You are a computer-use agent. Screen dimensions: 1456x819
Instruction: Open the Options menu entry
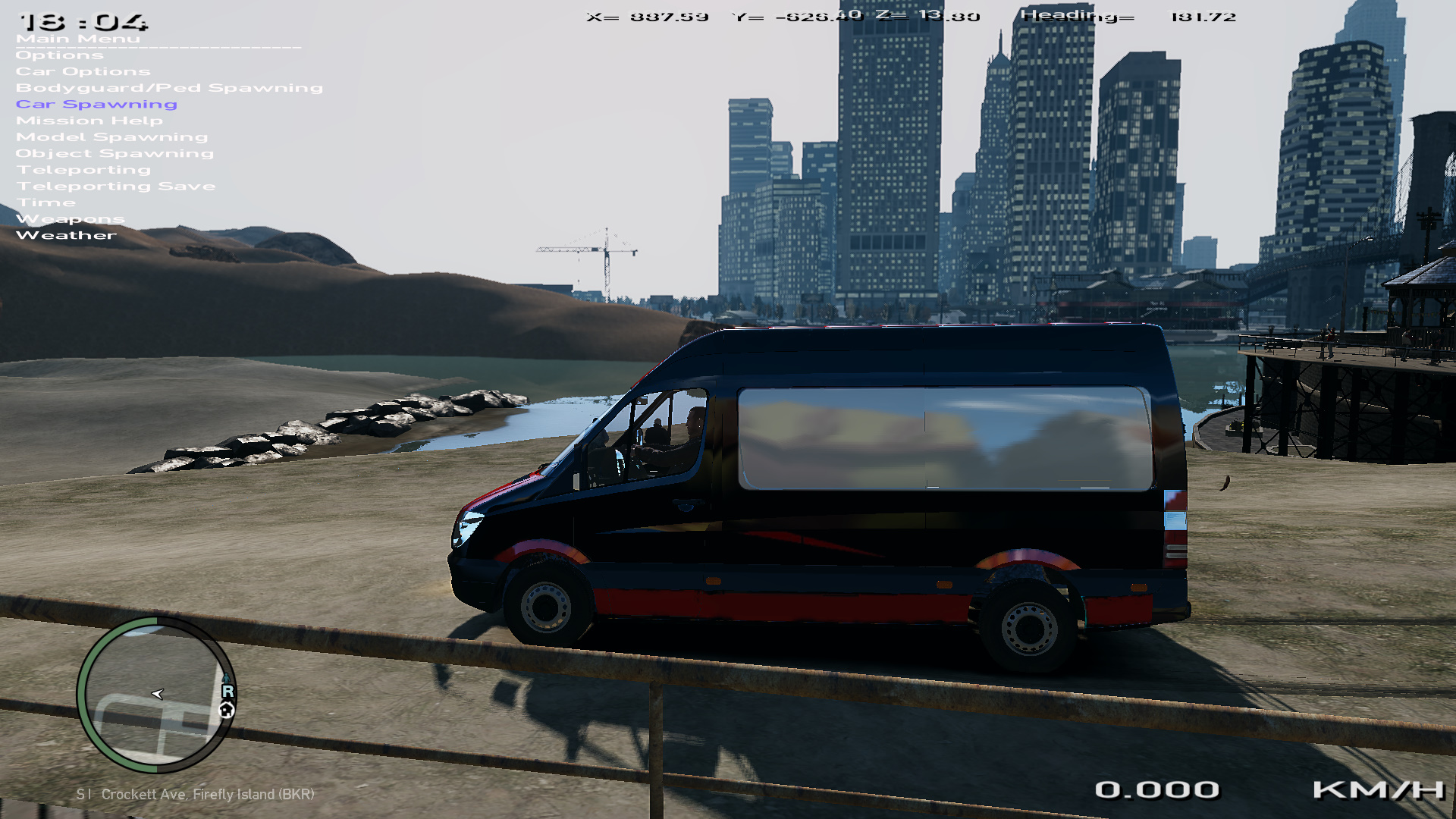point(59,55)
